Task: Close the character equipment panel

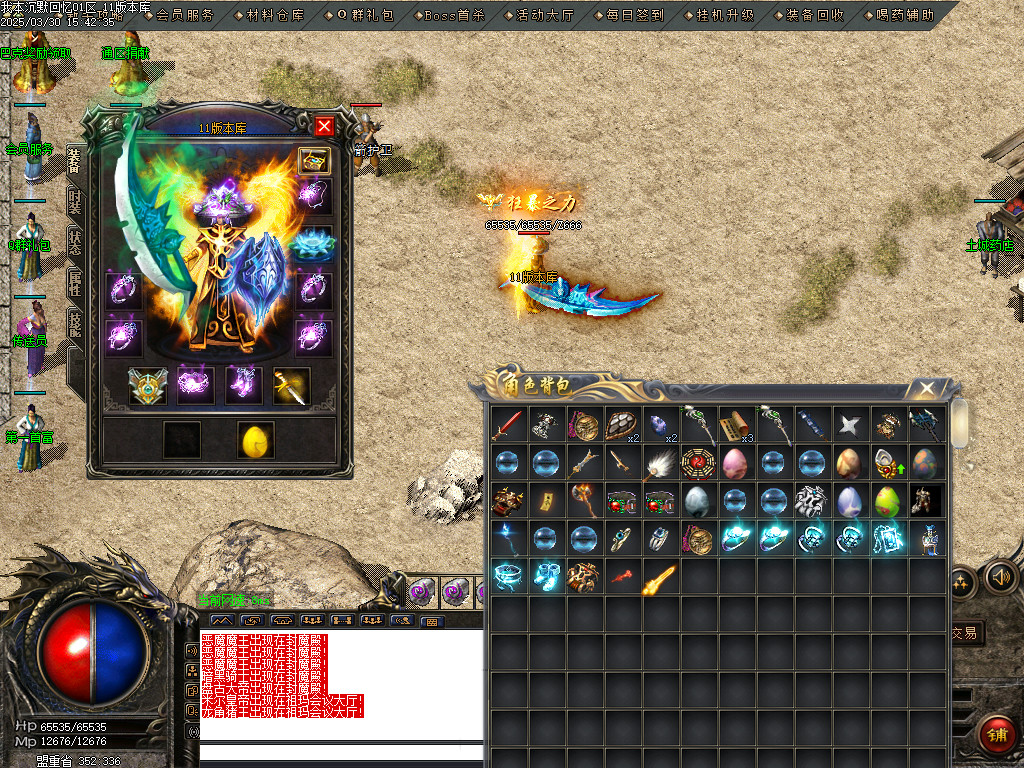Action: click(x=324, y=126)
